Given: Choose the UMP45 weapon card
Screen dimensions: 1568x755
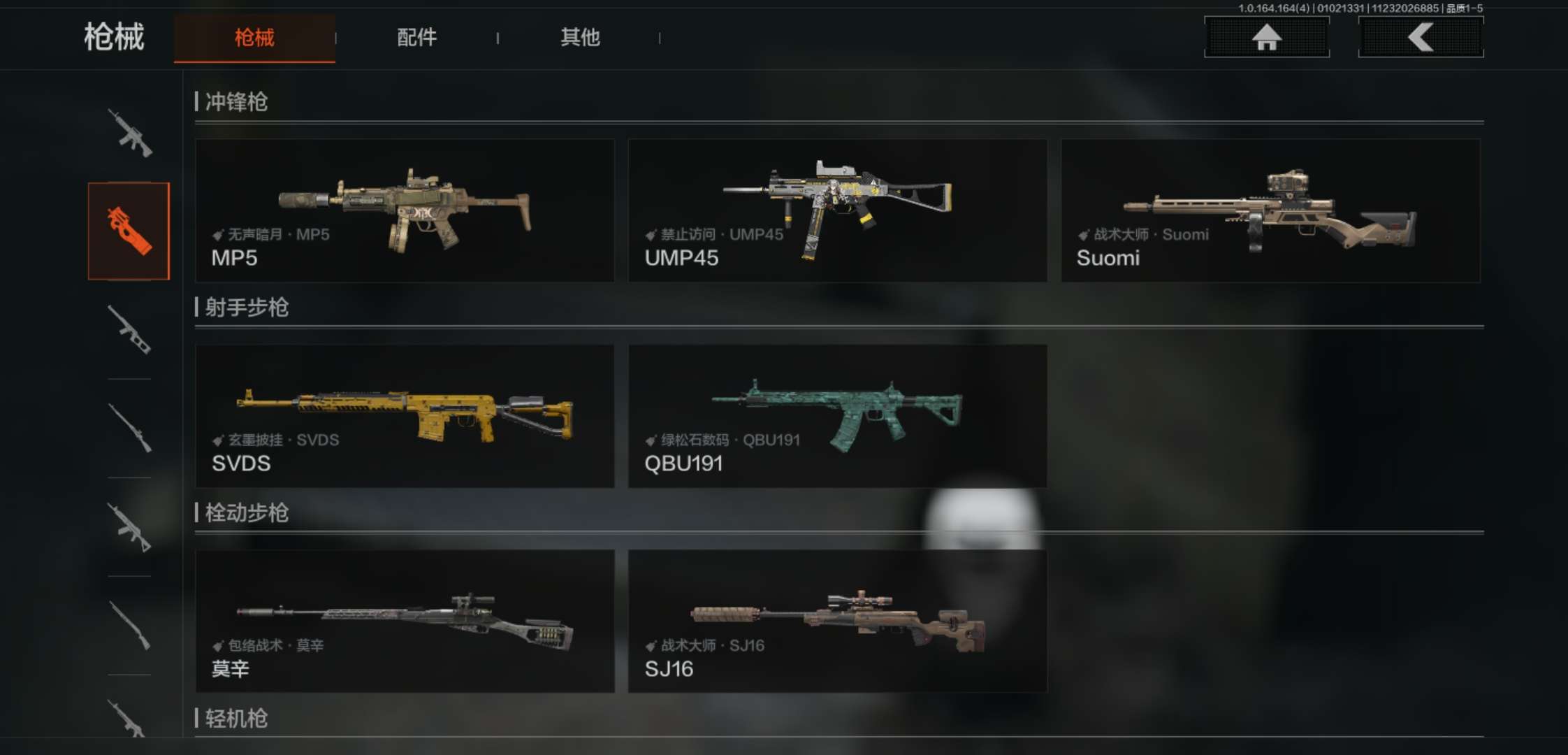Looking at the screenshot, I should click(x=837, y=210).
